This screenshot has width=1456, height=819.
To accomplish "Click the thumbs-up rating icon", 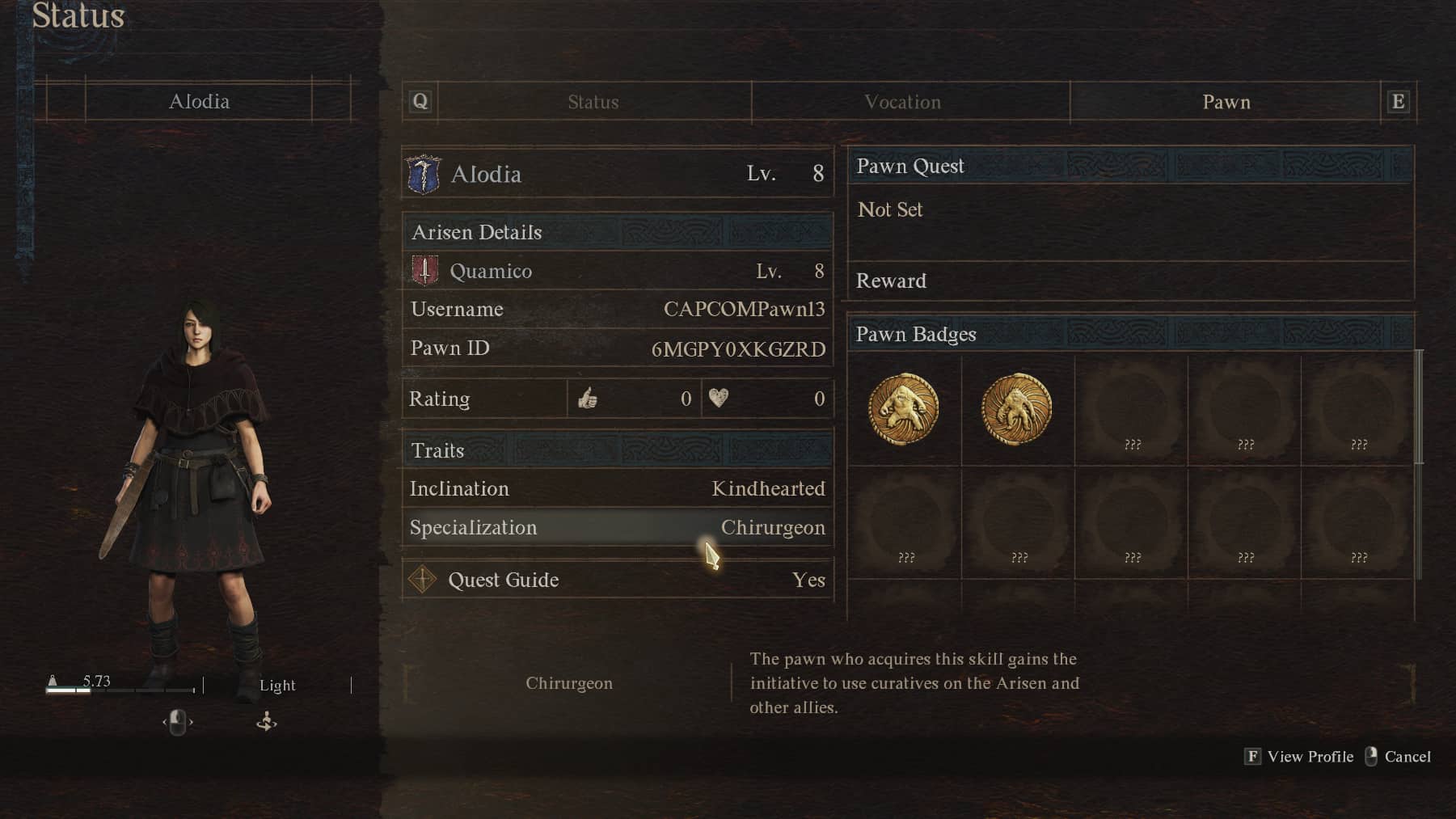I will (x=589, y=398).
